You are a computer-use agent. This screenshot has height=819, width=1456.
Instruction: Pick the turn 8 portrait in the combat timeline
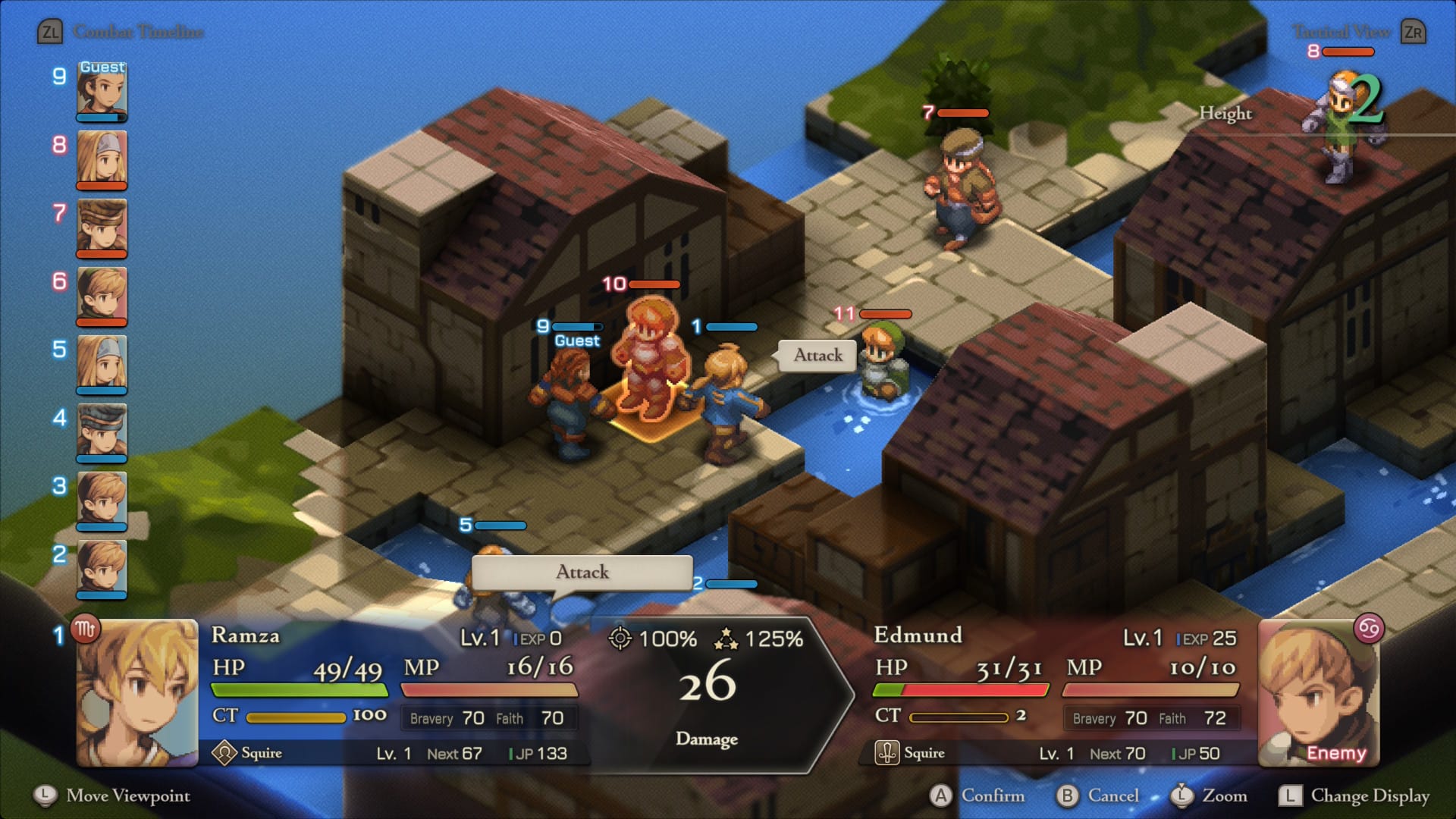coord(102,159)
